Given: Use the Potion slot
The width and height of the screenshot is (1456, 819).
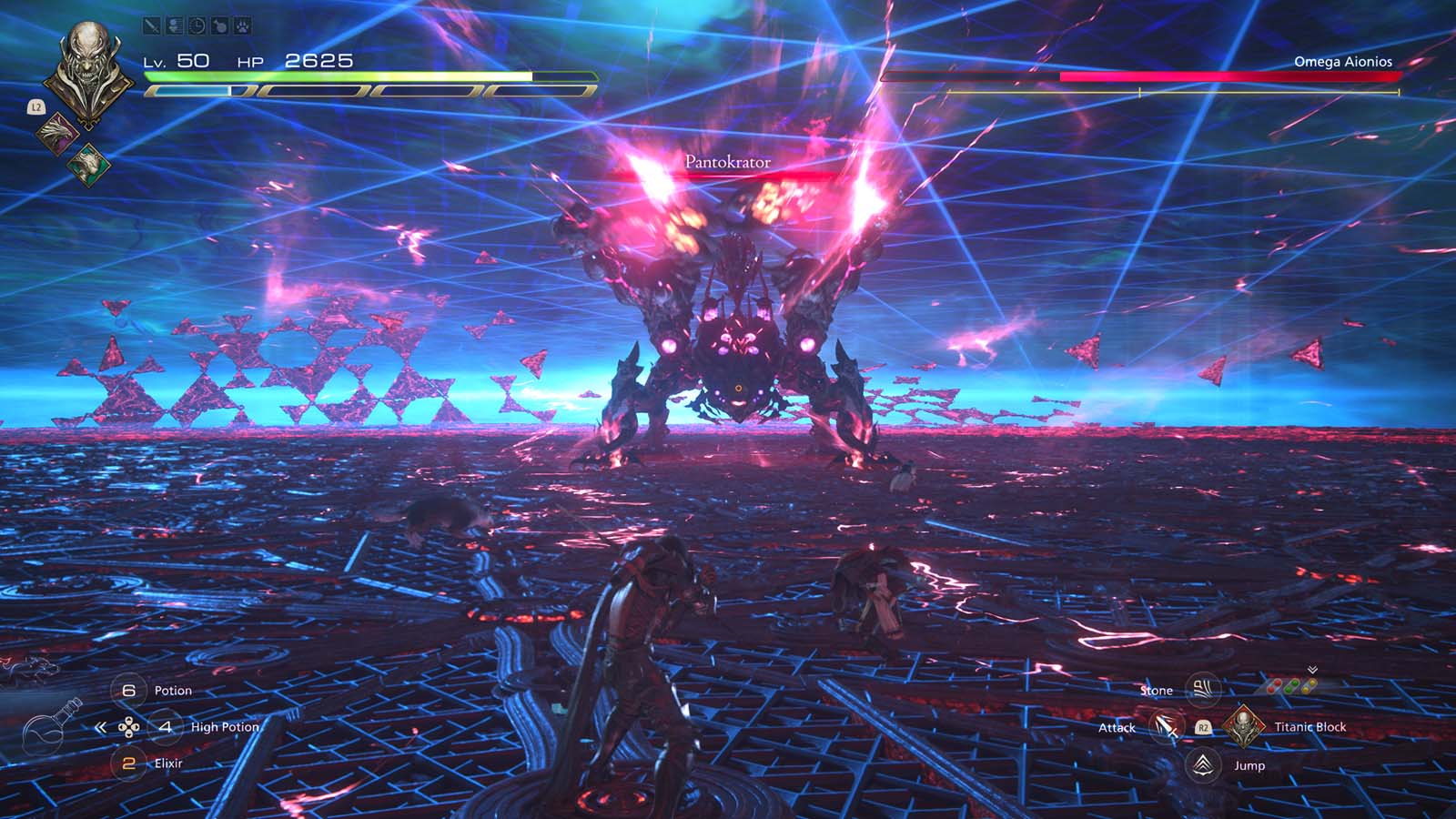Looking at the screenshot, I should click(x=129, y=691).
